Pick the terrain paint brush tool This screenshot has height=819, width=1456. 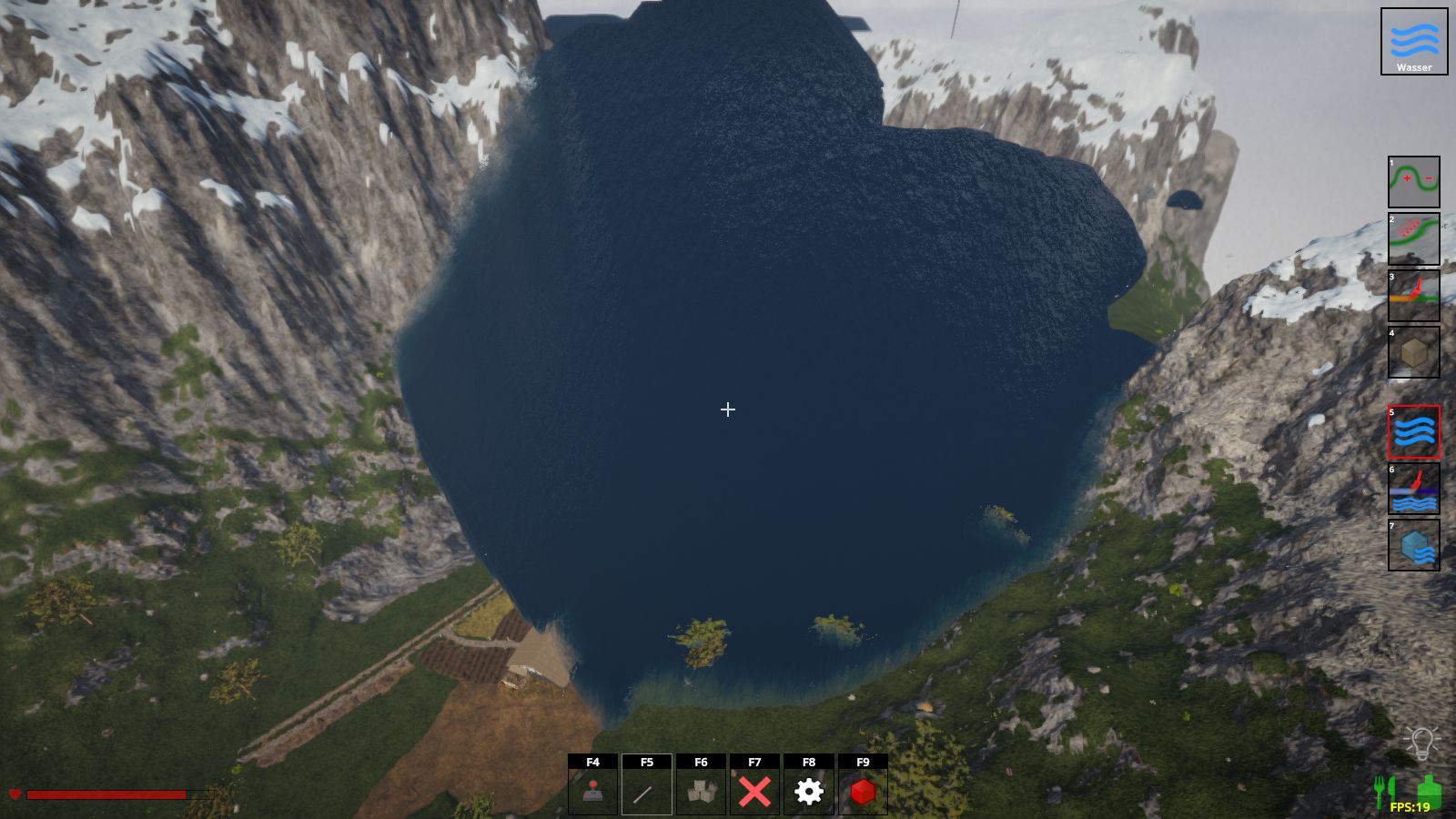pyautogui.click(x=1413, y=296)
